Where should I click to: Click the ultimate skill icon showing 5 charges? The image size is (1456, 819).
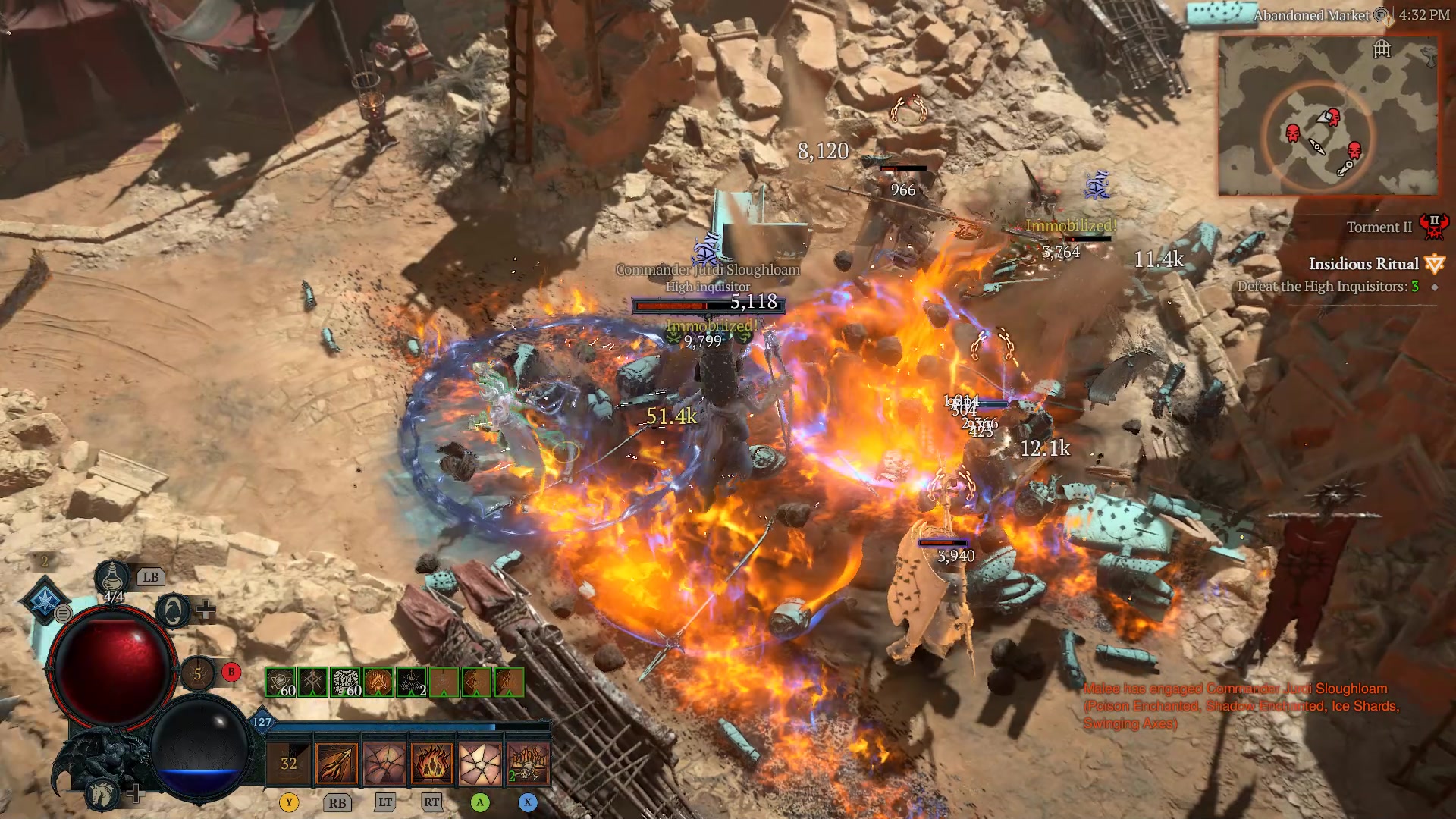click(x=197, y=673)
